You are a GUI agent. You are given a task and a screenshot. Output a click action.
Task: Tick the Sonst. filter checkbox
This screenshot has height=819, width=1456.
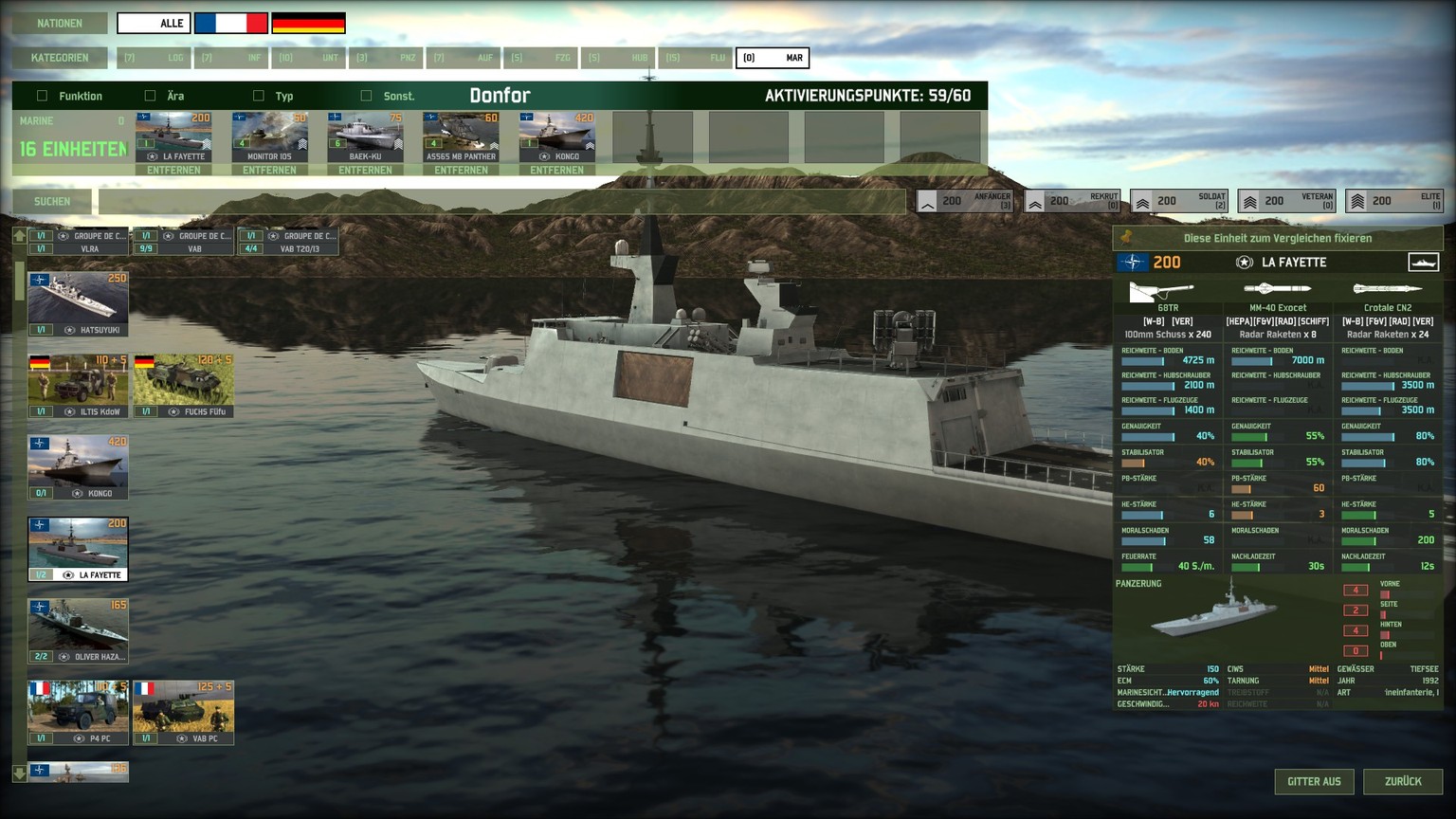(x=366, y=96)
